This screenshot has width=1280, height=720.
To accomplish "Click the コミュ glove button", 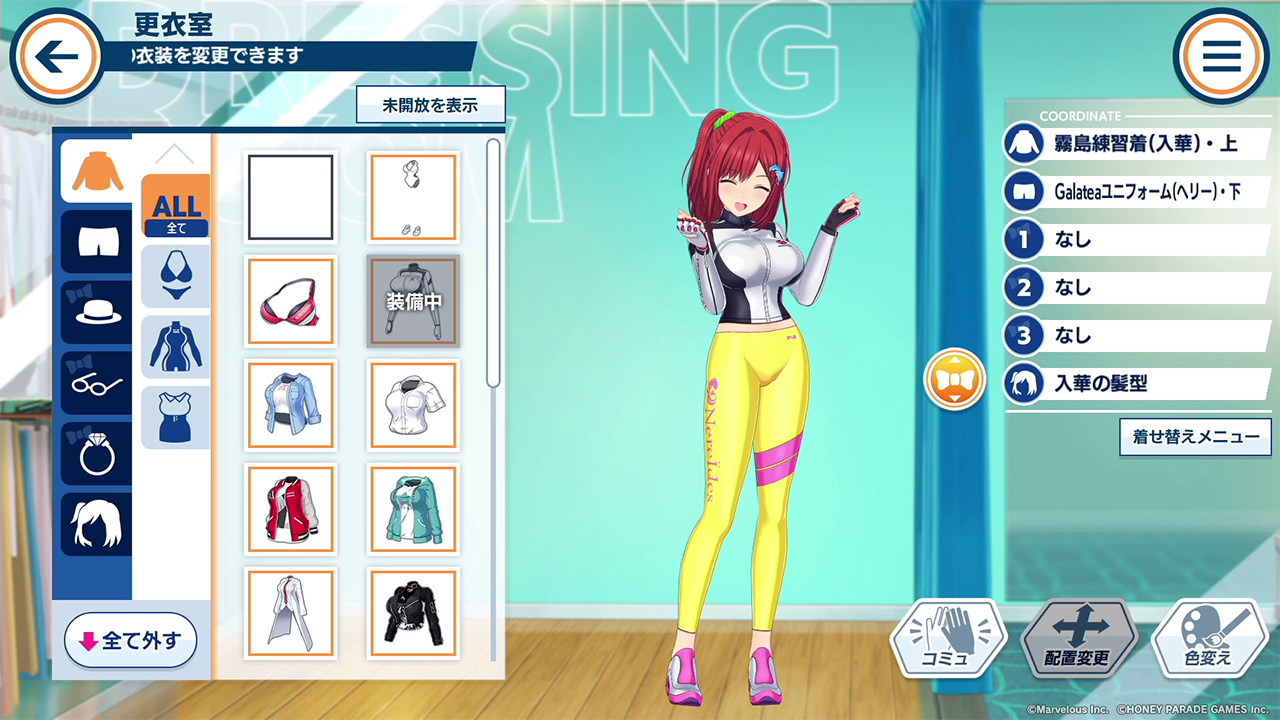I will 946,638.
